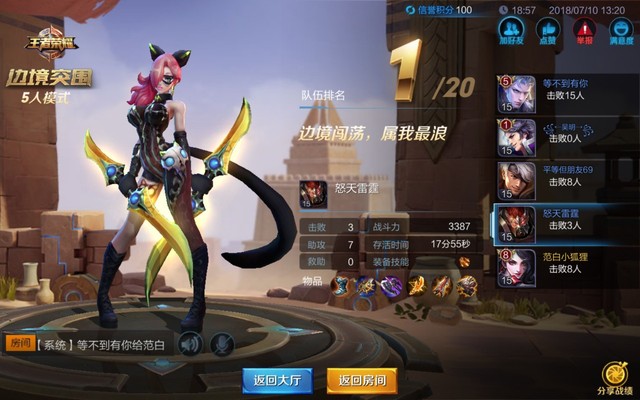Inspect the last item icon in 物品 row
The height and width of the screenshot is (400, 640).
(467, 286)
